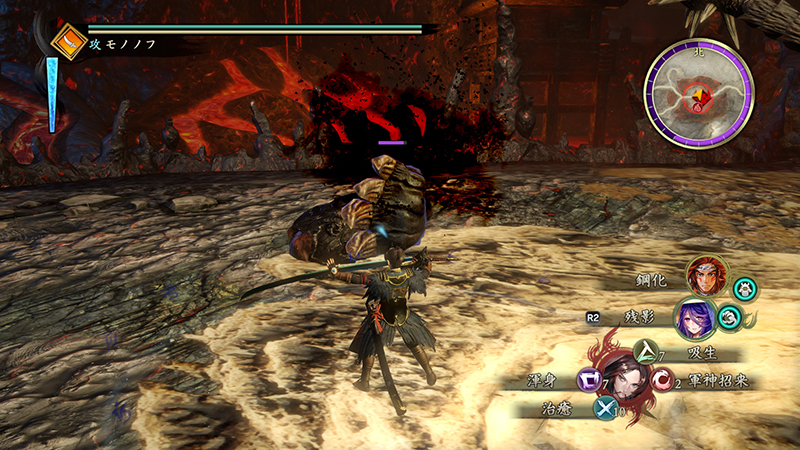Select the red-haired ally portrait

[x=707, y=277]
